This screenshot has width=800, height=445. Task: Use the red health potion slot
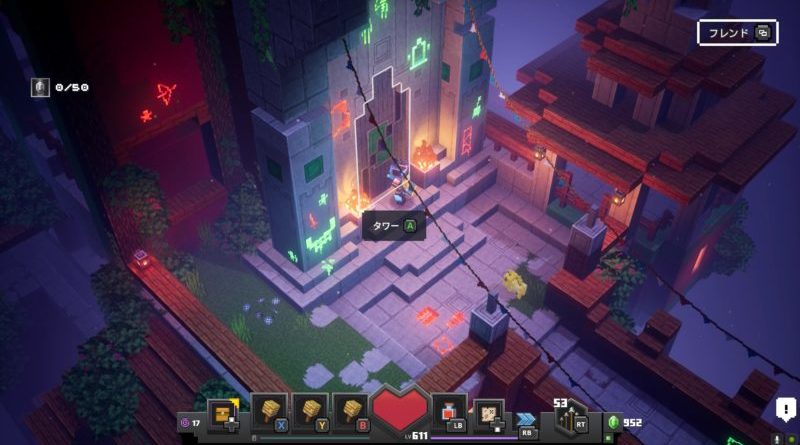[448, 412]
